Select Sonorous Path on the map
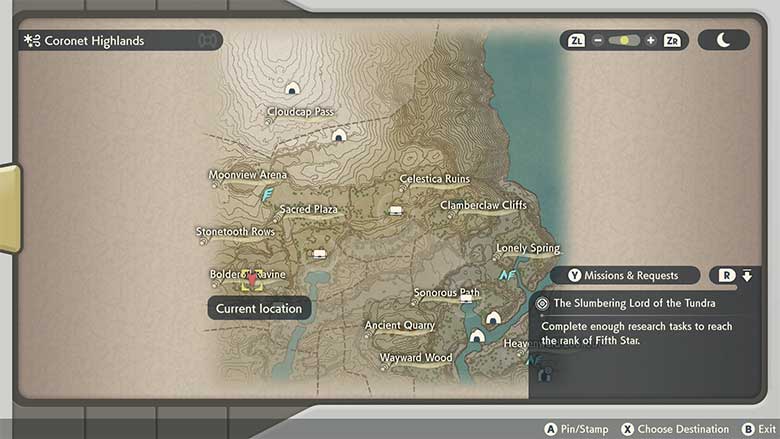This screenshot has width=780, height=439. coord(446,293)
